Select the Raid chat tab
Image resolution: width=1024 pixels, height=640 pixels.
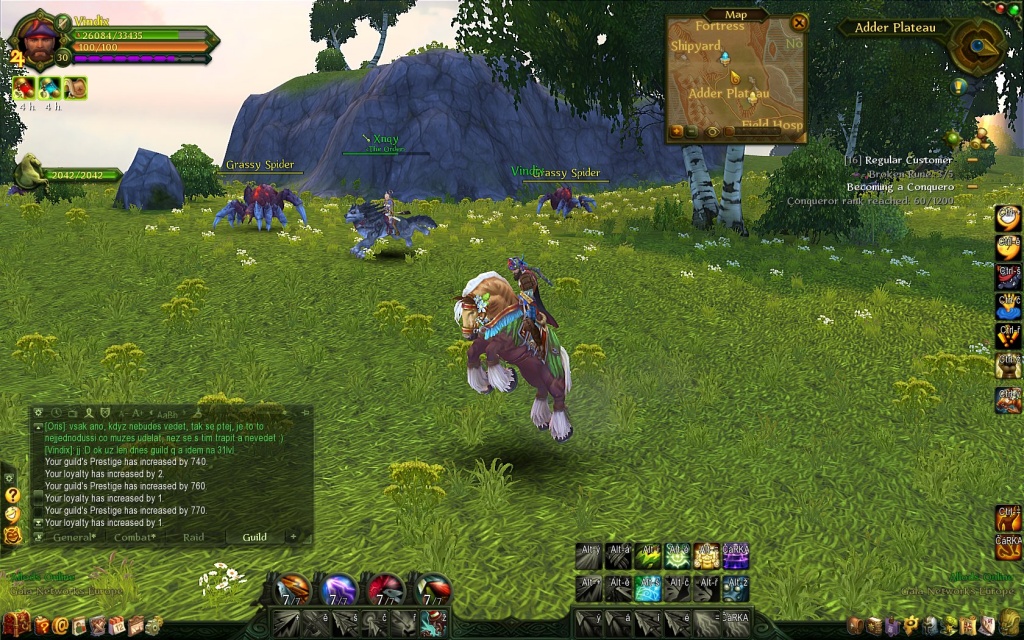[194, 537]
